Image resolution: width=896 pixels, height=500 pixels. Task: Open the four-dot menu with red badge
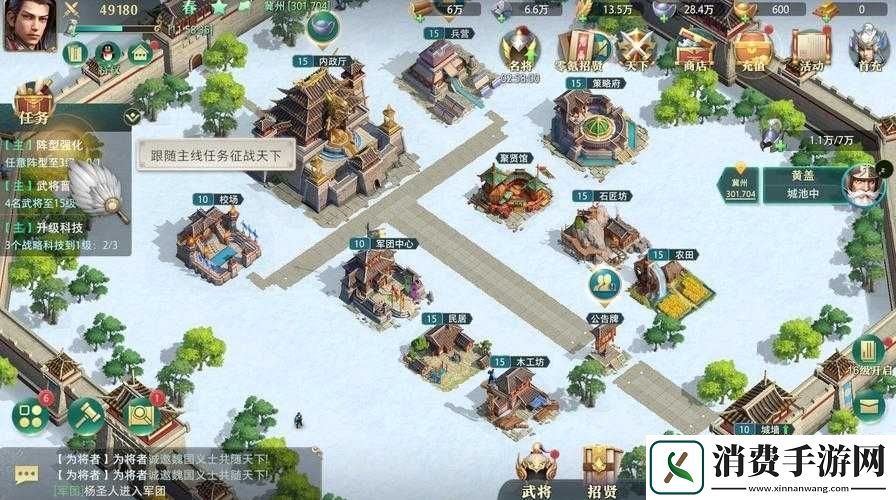[32, 417]
